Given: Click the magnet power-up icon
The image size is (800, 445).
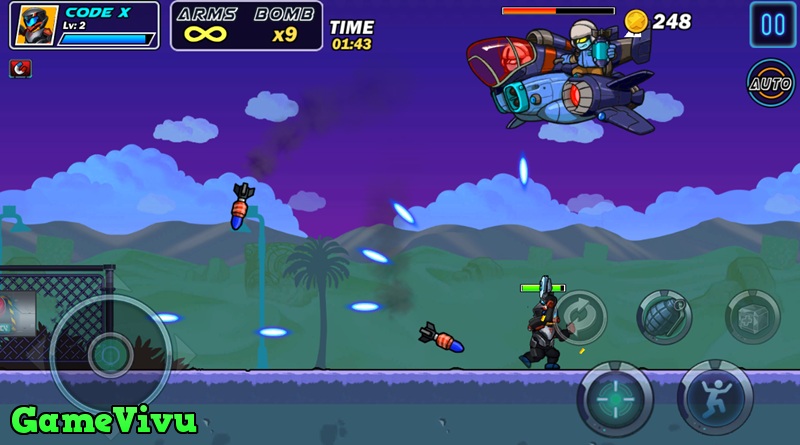Looking at the screenshot, I should [20, 68].
